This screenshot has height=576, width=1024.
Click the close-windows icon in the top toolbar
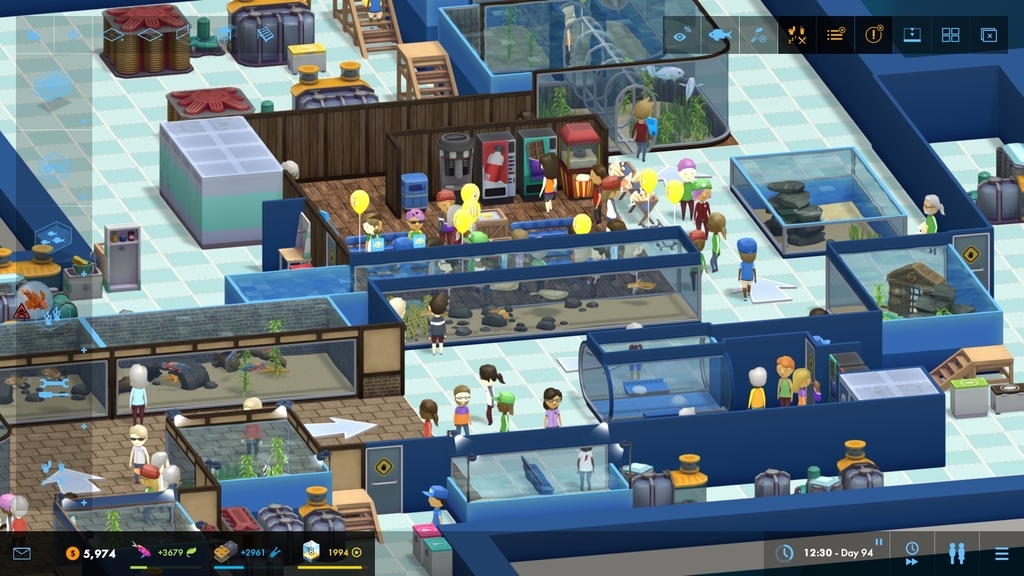(x=988, y=35)
